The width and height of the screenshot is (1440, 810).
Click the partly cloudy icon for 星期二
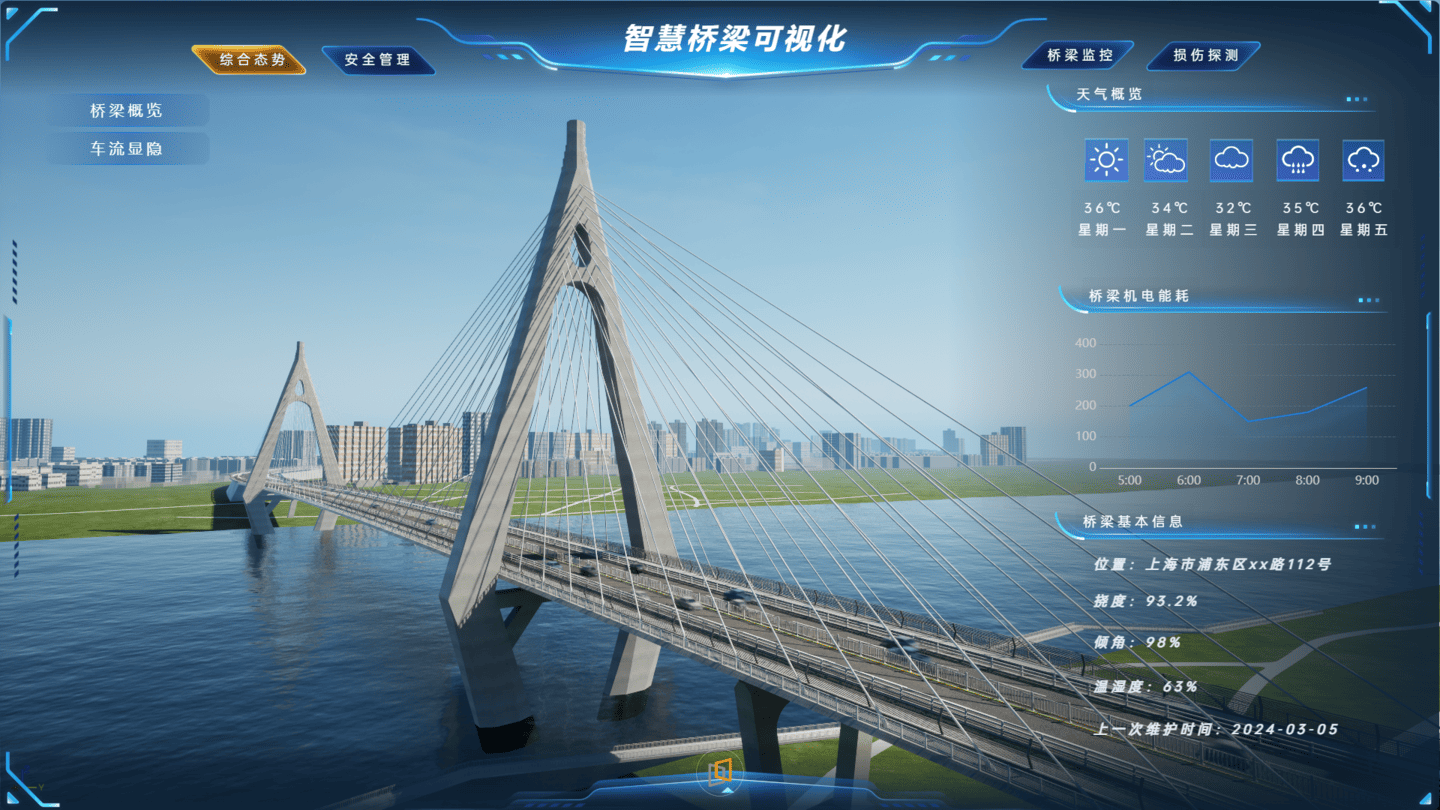(x=1168, y=160)
